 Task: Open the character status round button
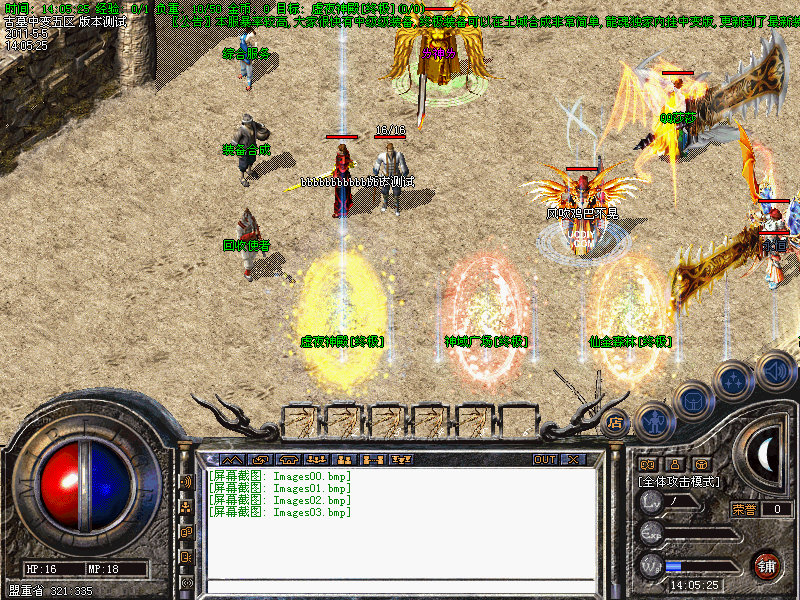tap(653, 421)
